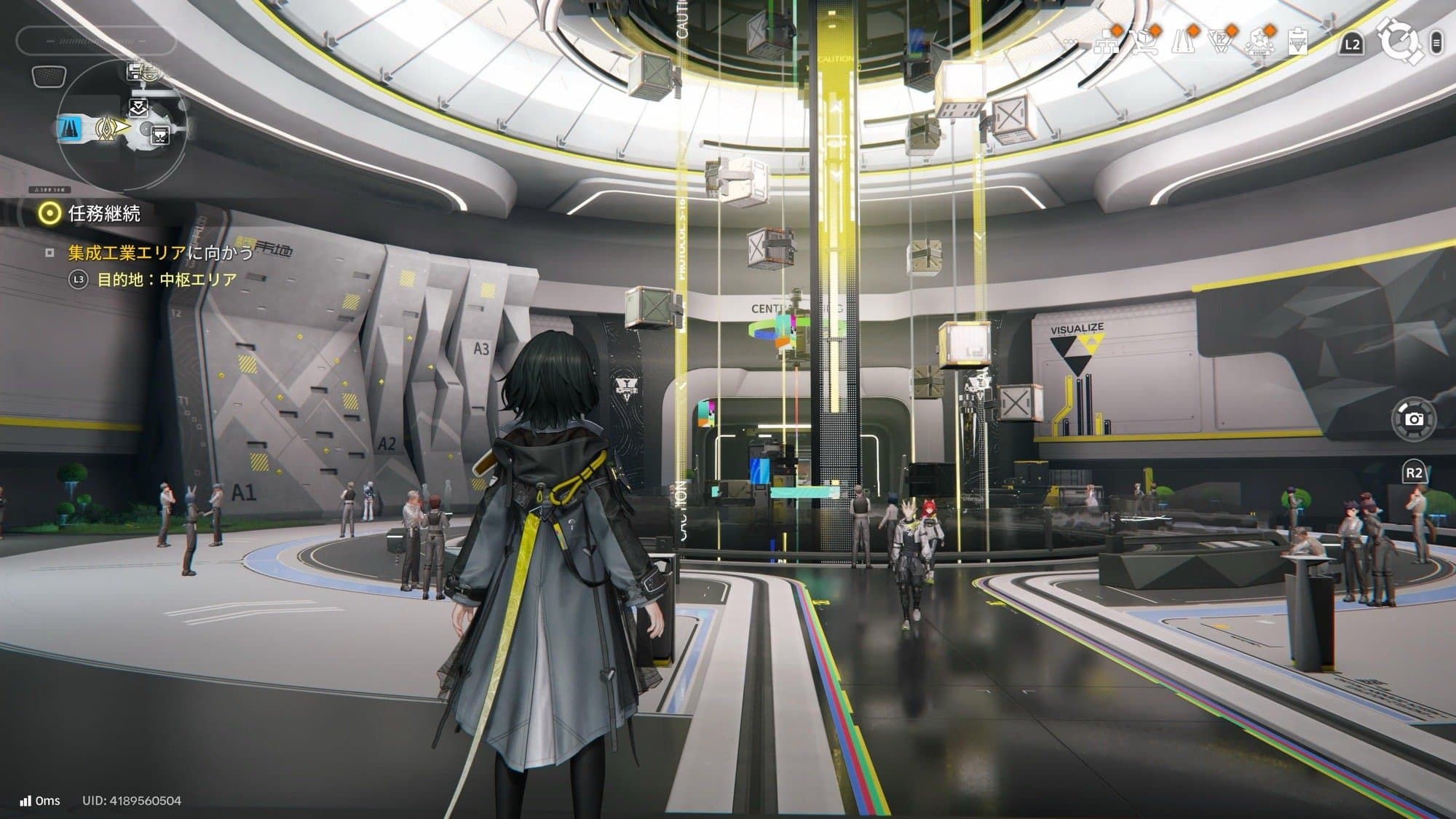Viewport: 1456px width, 819px height.
Task: Open the clipboard missions icon
Action: pos(1298,41)
